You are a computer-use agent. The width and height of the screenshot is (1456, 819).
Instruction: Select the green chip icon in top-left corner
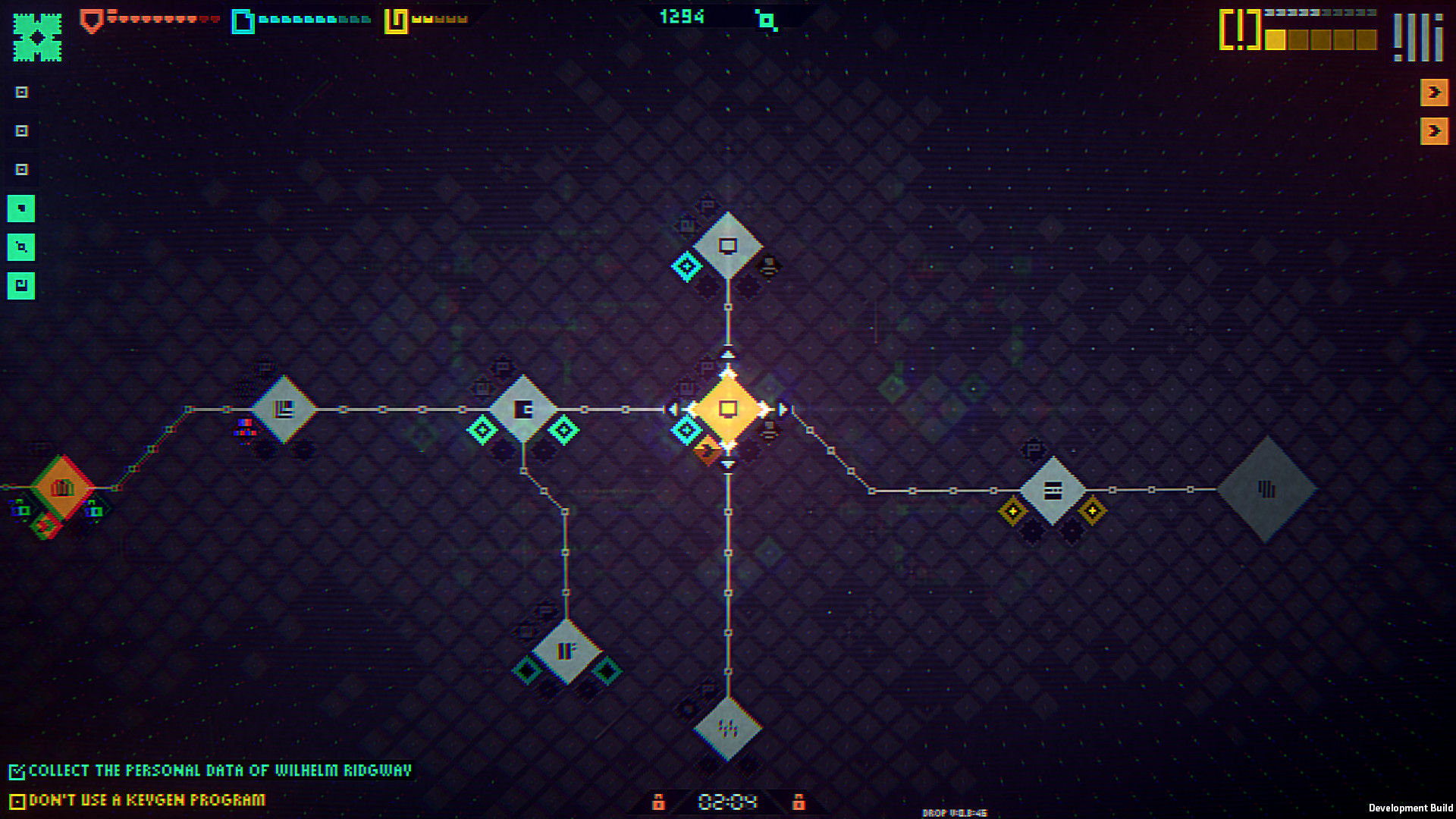tap(35, 36)
